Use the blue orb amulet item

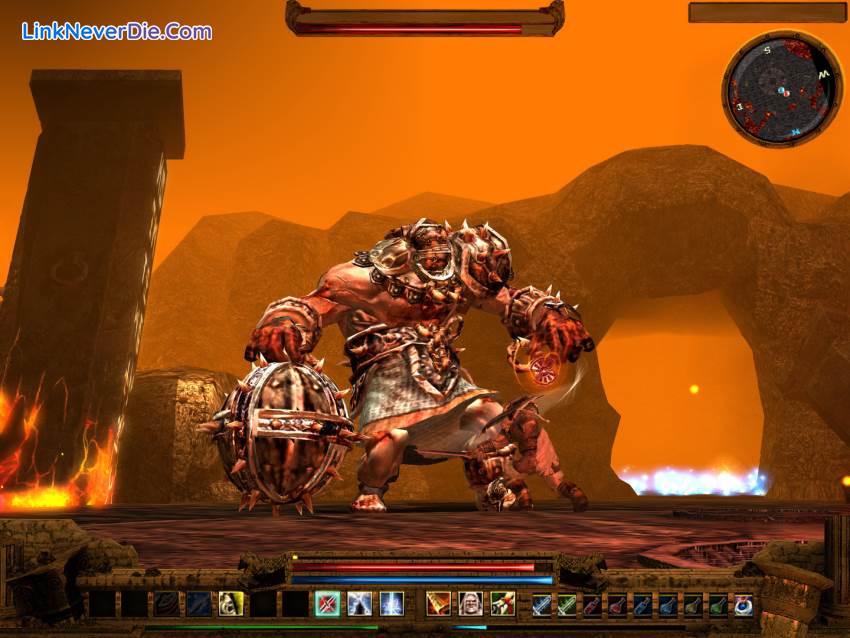pyautogui.click(x=743, y=604)
